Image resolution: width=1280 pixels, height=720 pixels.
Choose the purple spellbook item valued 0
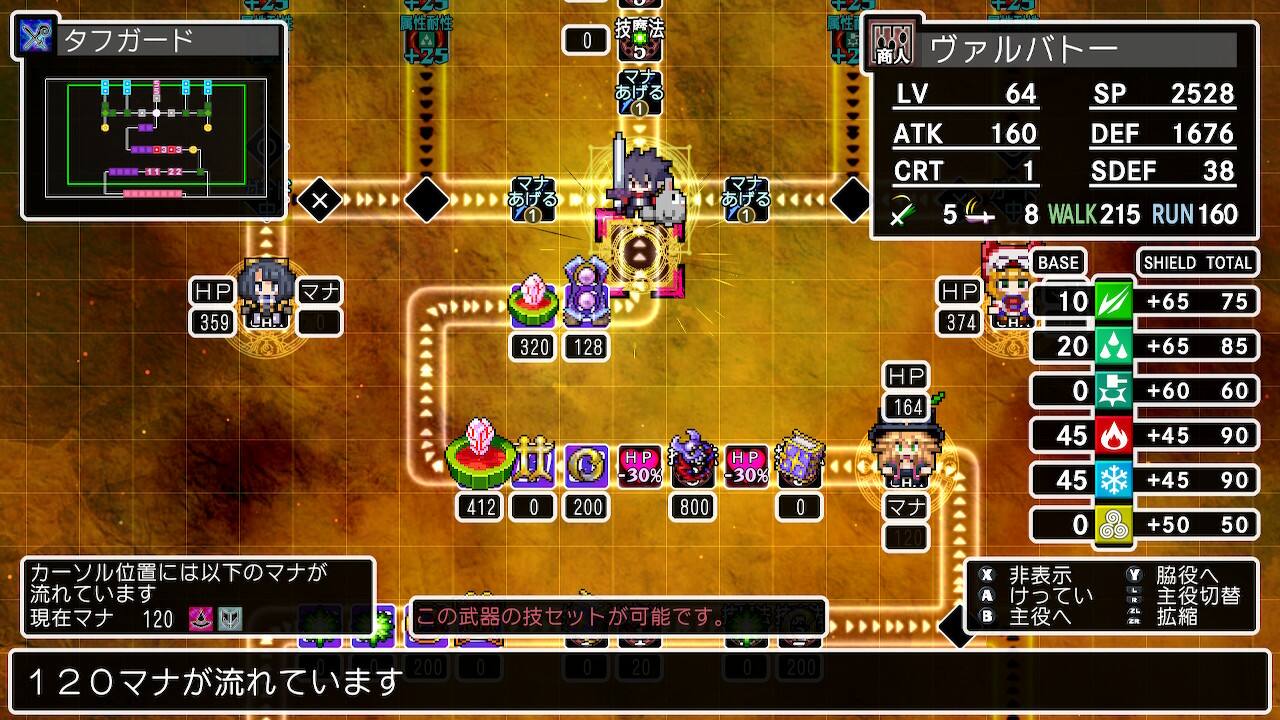[x=799, y=462]
